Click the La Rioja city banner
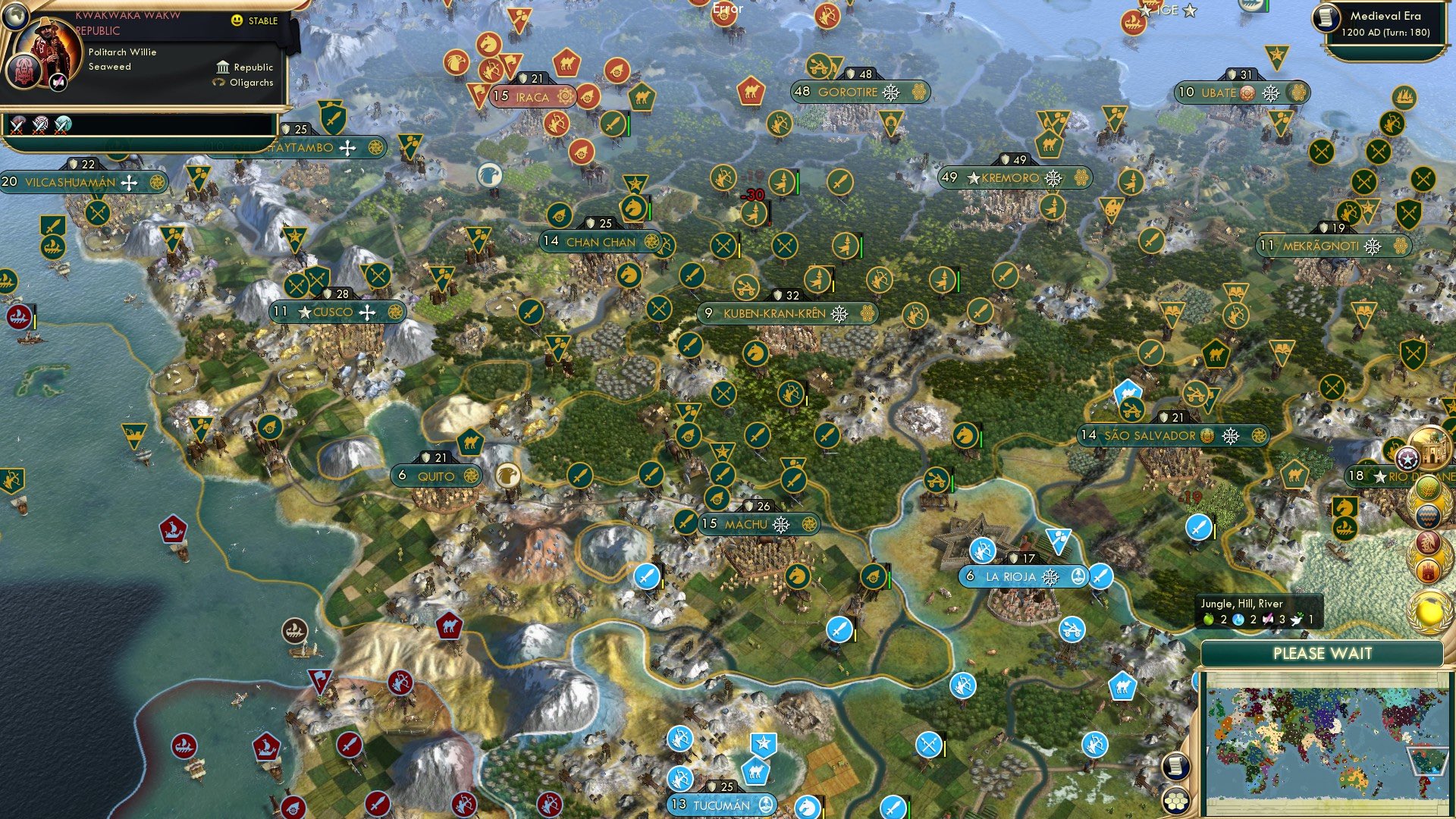 (x=1014, y=576)
